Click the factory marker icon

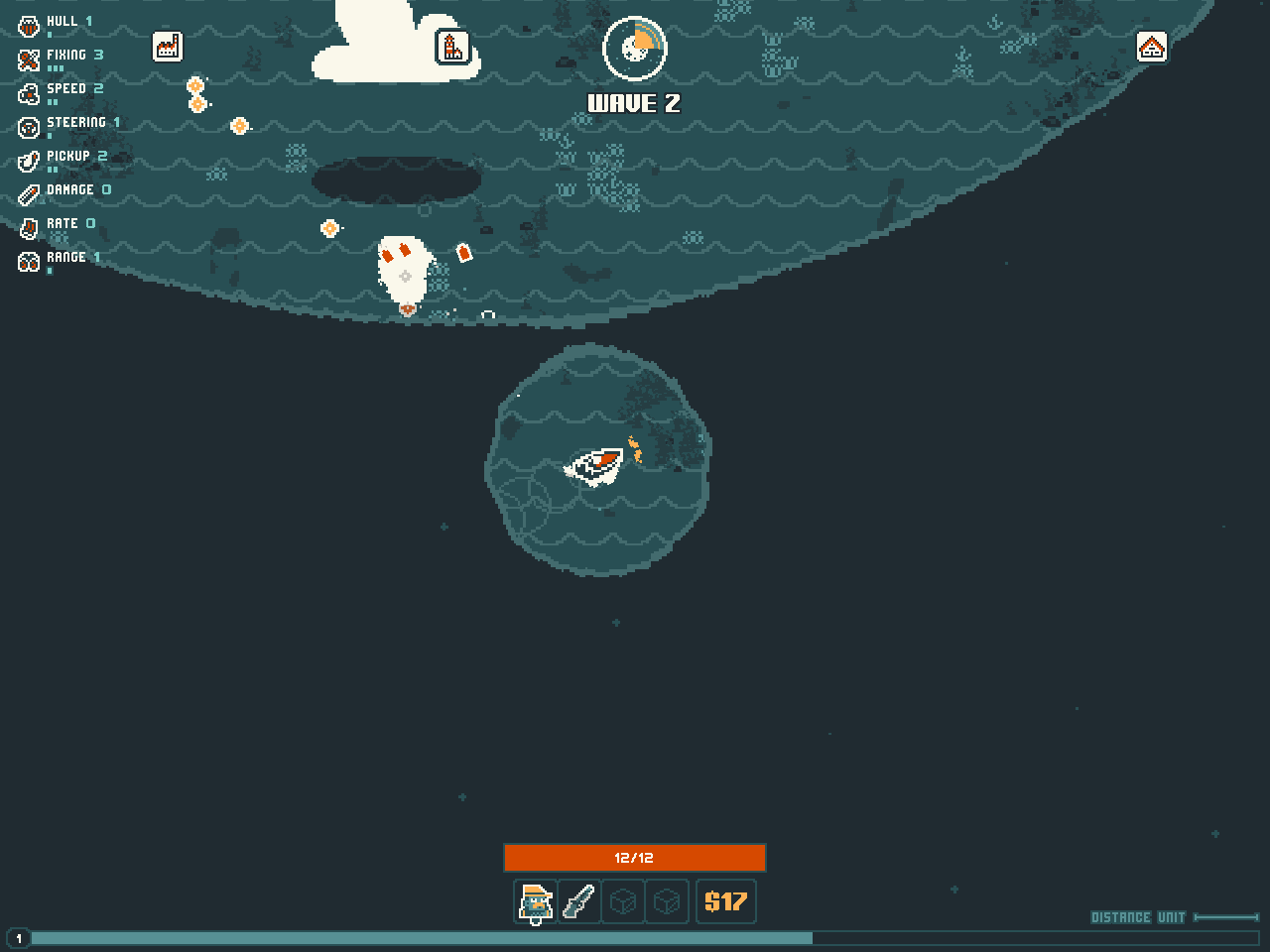tap(168, 47)
